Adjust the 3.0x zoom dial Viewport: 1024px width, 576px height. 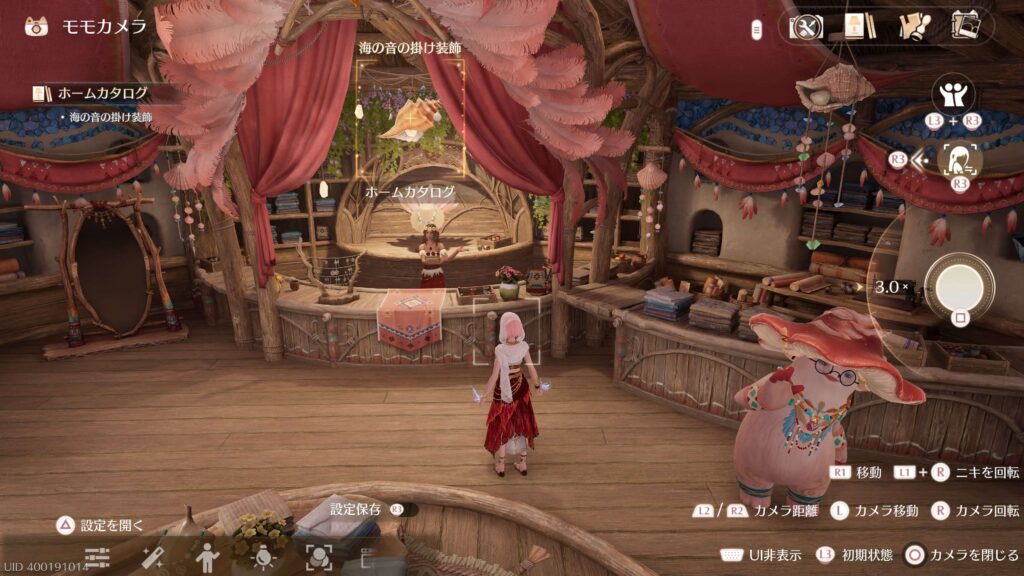(x=890, y=287)
